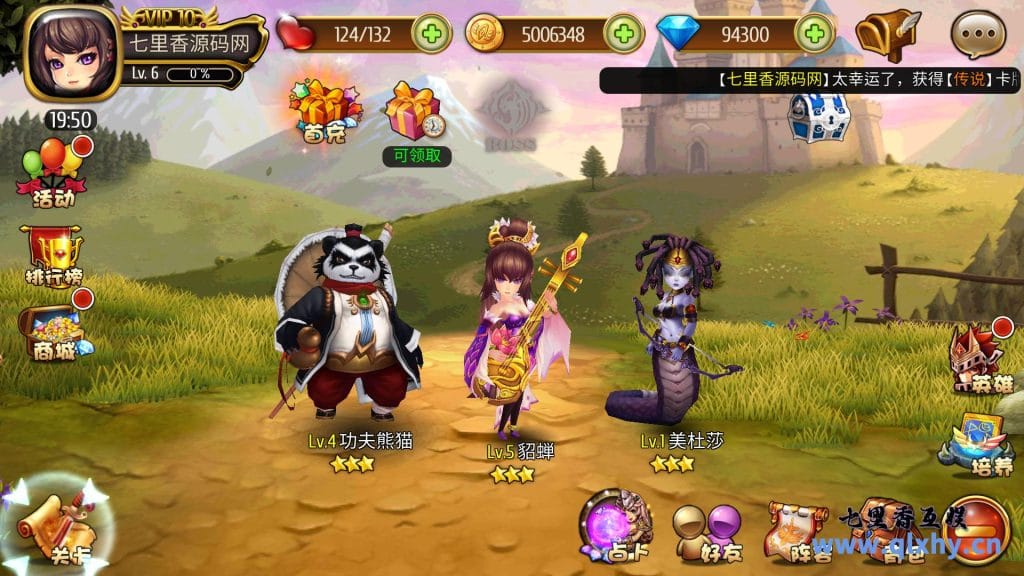The image size is (1024, 576).
Task: Open the blue treasure chest icon
Action: [818, 117]
